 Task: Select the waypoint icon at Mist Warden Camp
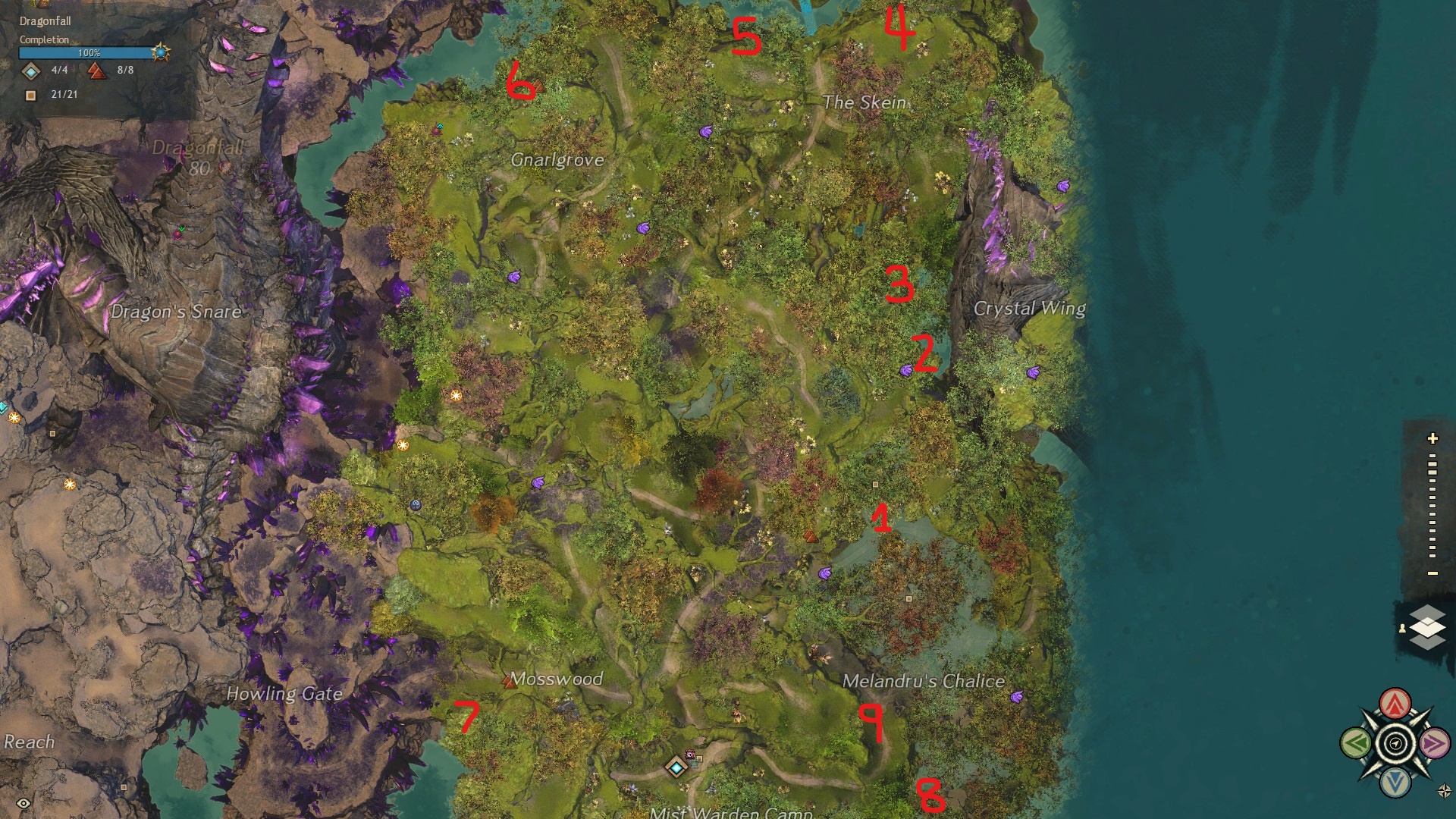675,766
